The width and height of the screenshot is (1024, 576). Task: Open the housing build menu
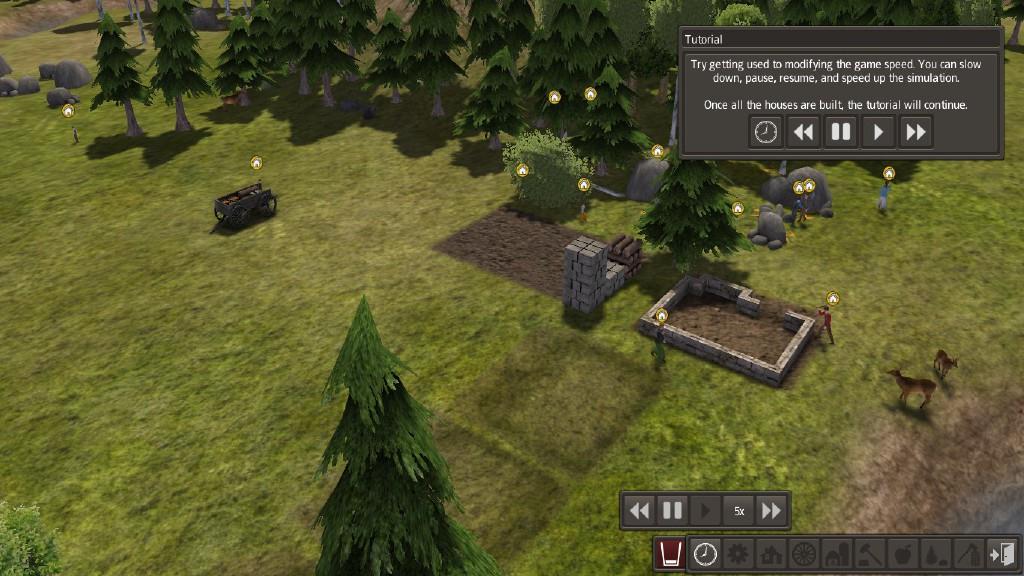click(771, 553)
